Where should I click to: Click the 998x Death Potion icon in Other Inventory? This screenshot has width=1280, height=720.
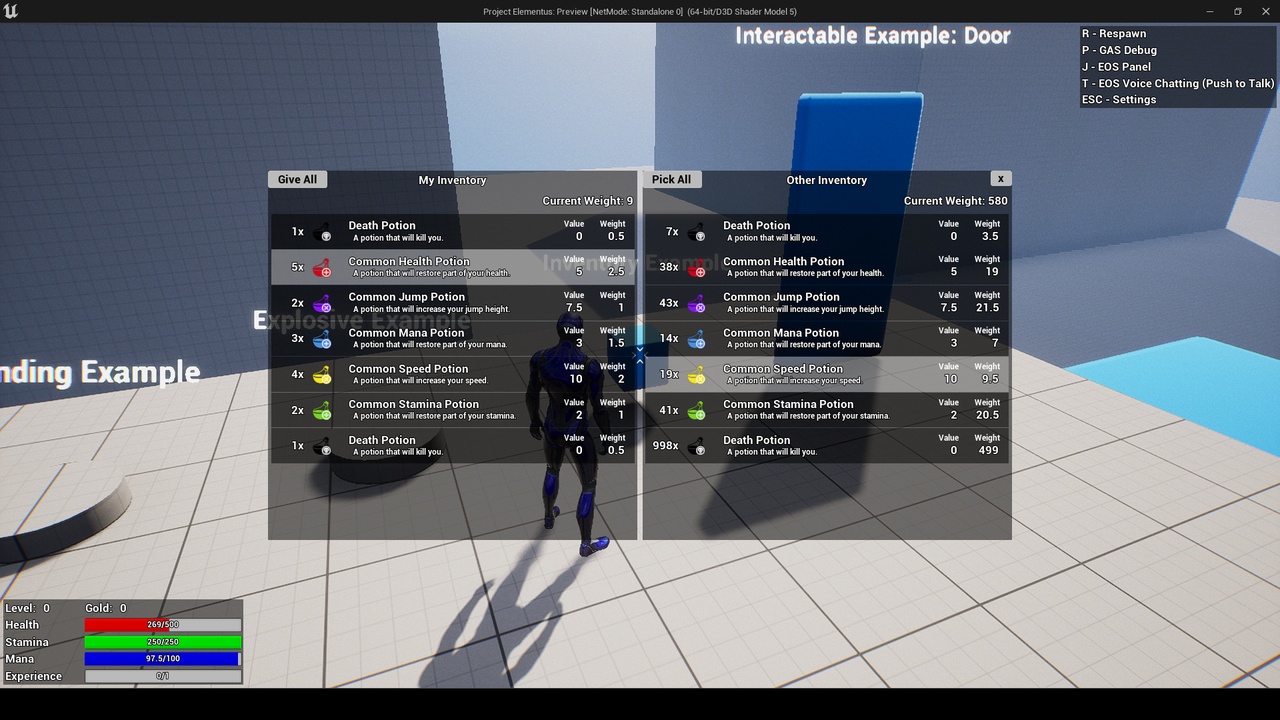point(697,445)
